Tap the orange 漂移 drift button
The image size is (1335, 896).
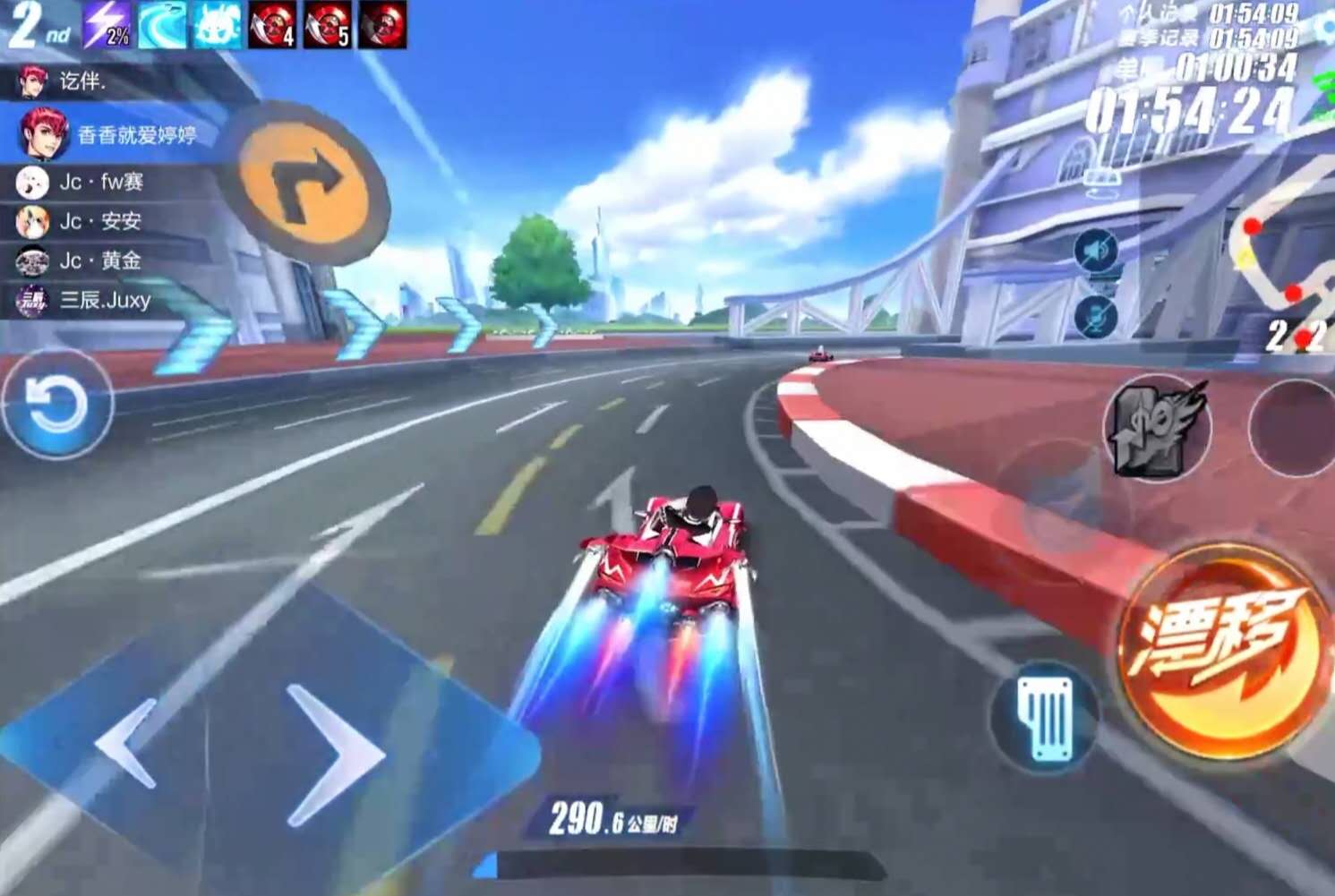[x=1223, y=651]
